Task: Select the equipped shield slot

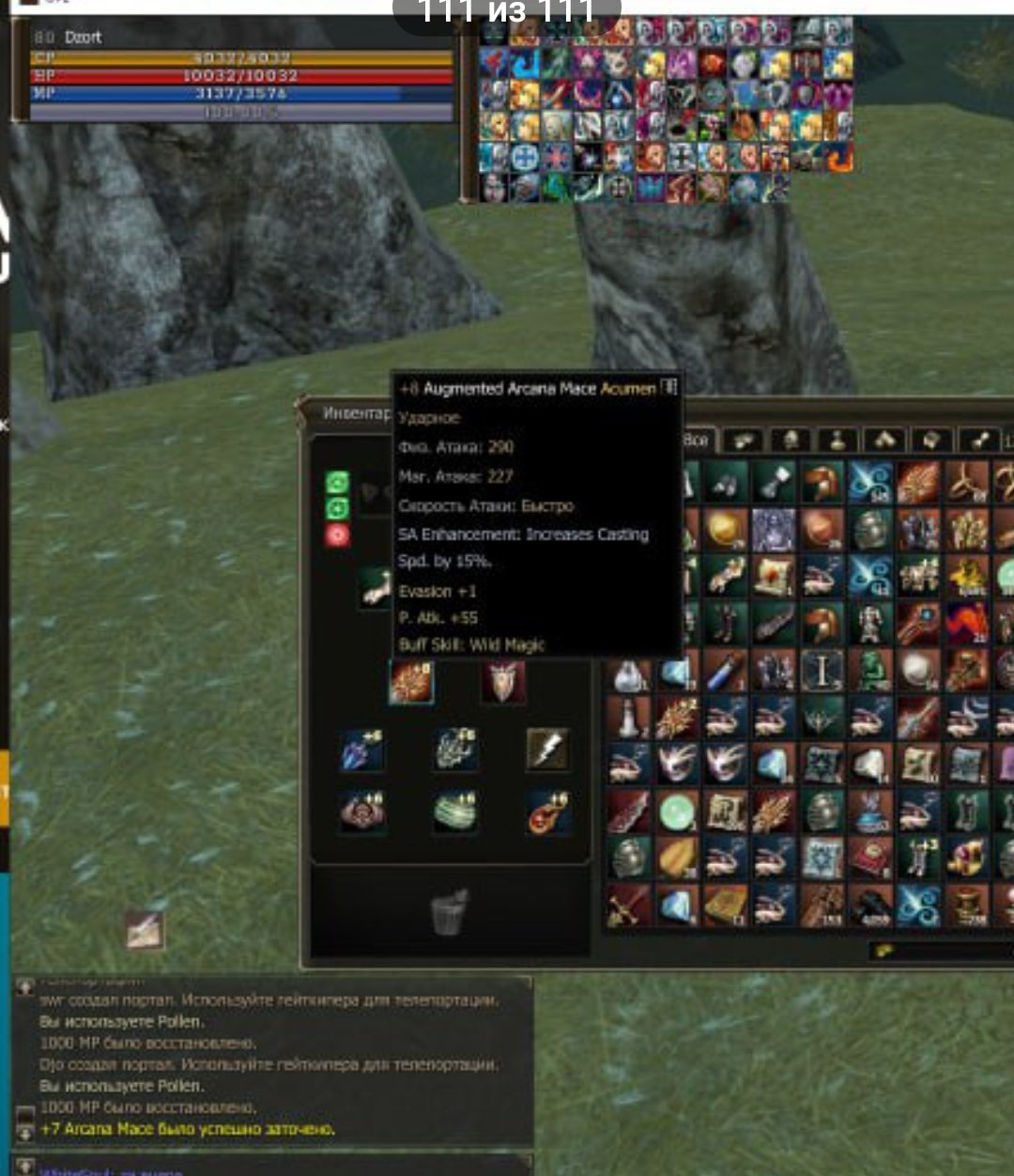Action: click(502, 682)
